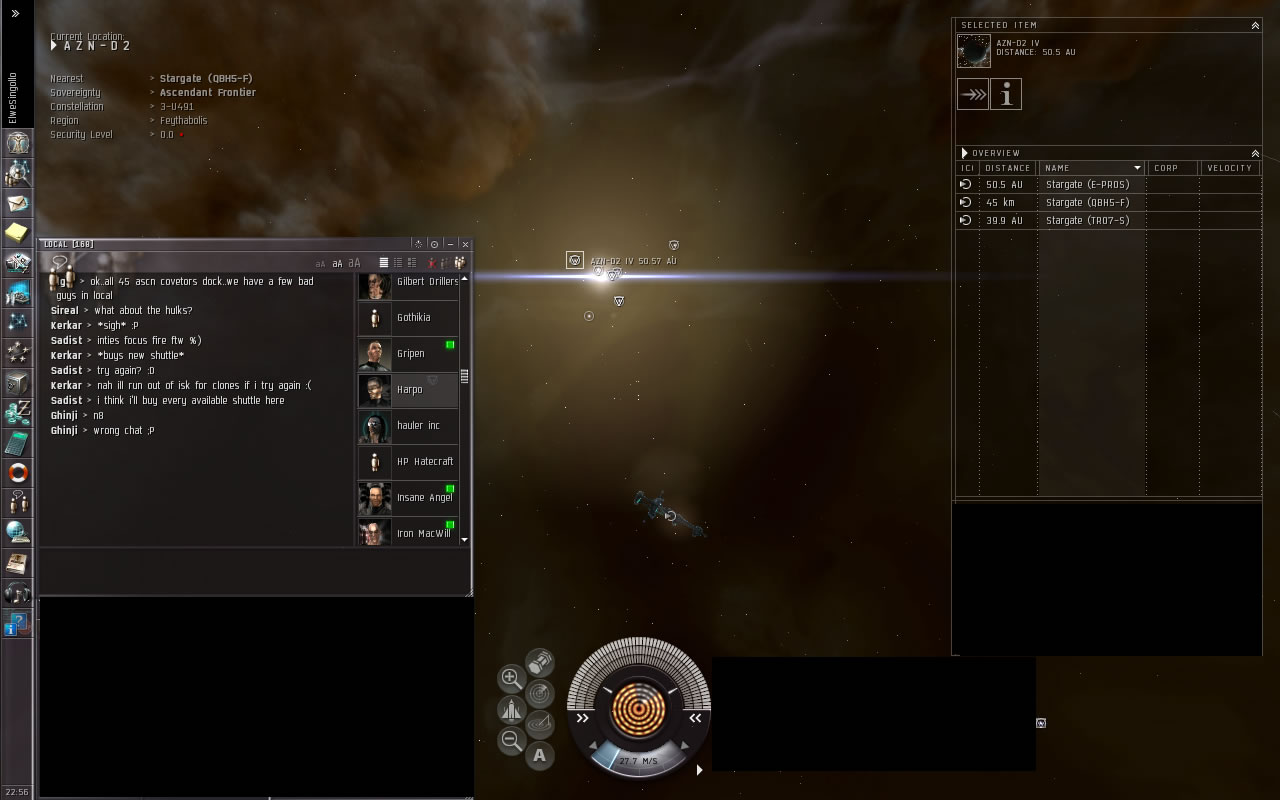1280x800 pixels.
Task: Select Stargate (TR07-S) overview row
Action: click(1087, 221)
